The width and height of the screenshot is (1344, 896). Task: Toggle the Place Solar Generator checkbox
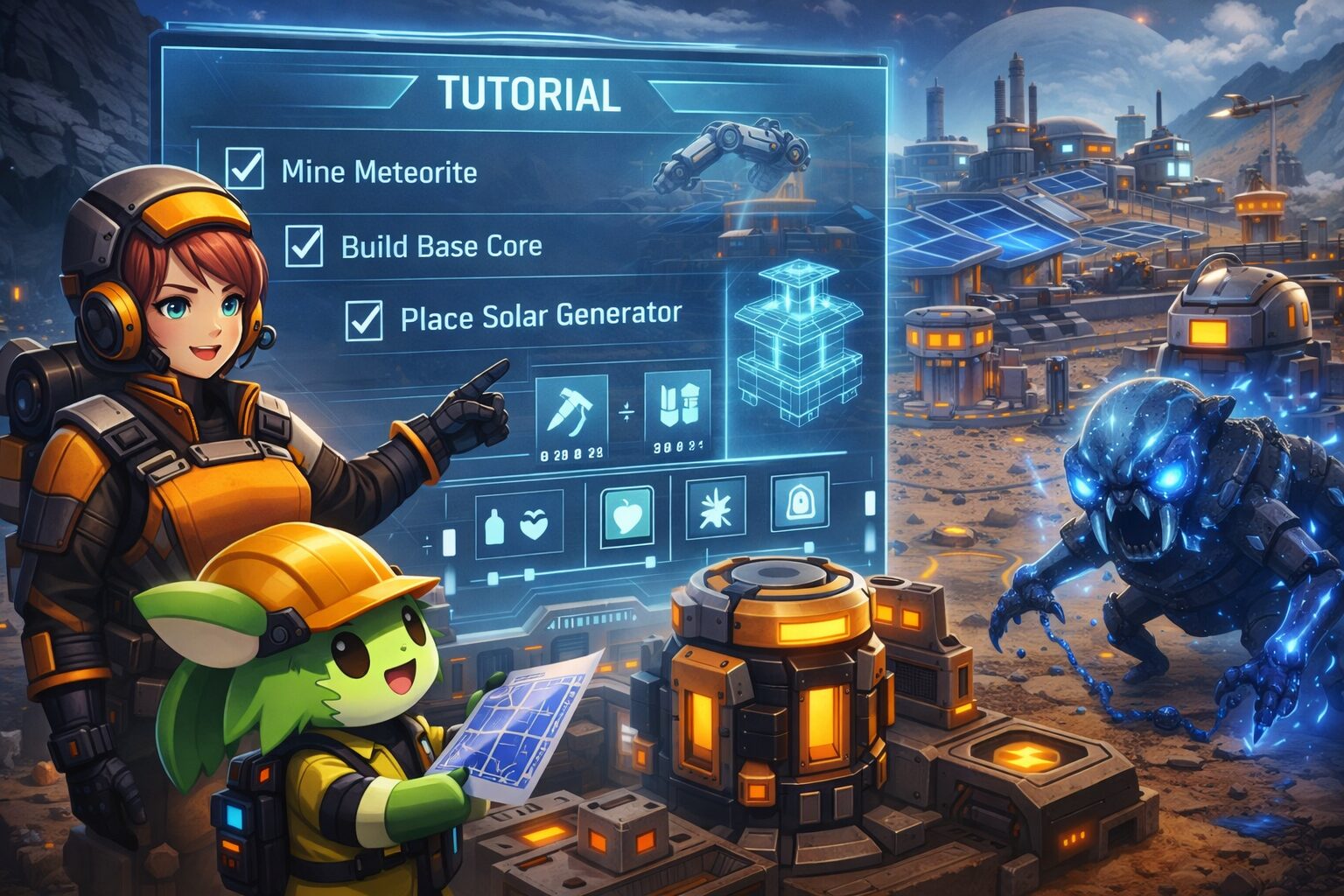click(x=364, y=319)
